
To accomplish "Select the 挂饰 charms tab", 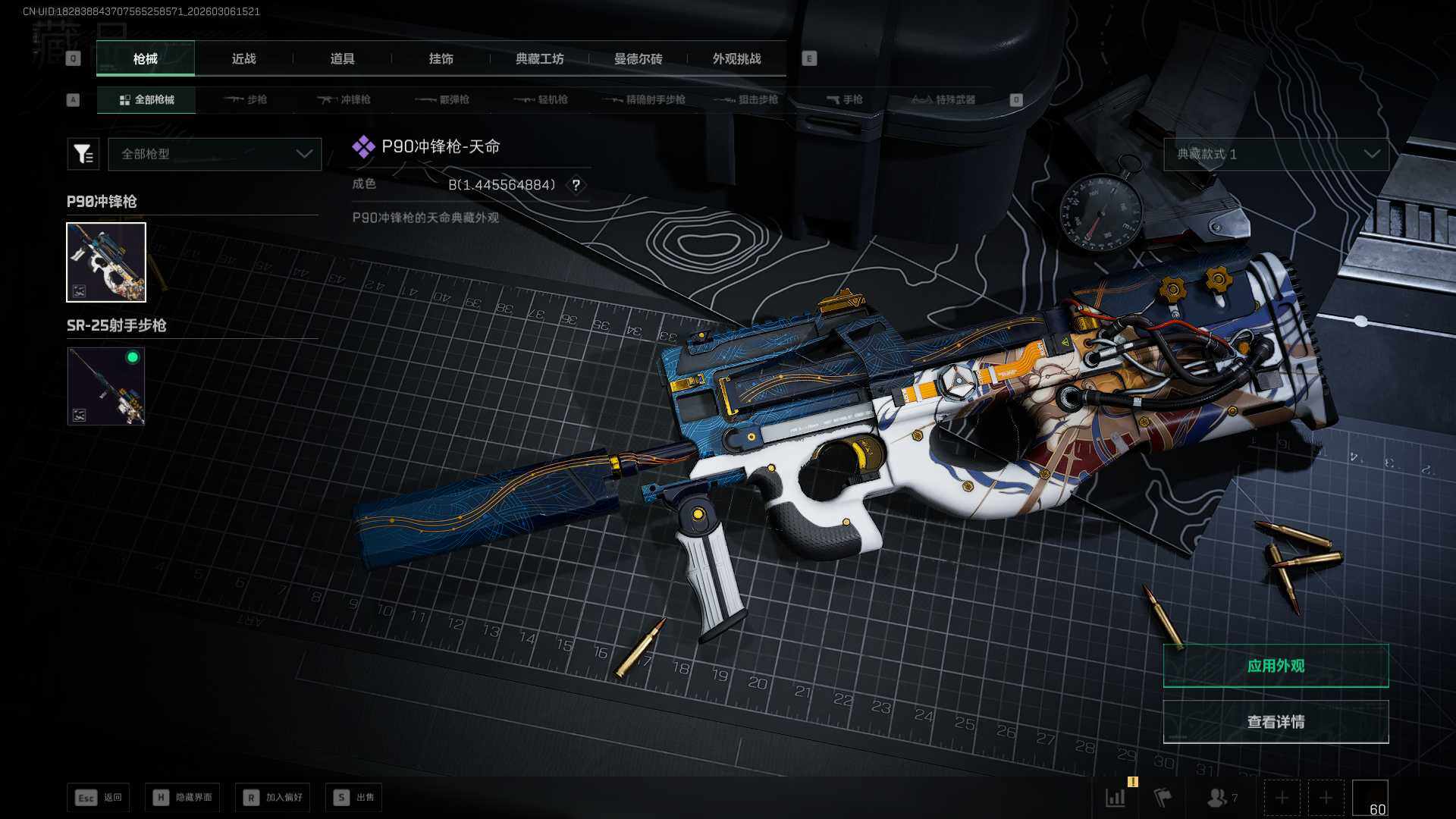I will [441, 59].
